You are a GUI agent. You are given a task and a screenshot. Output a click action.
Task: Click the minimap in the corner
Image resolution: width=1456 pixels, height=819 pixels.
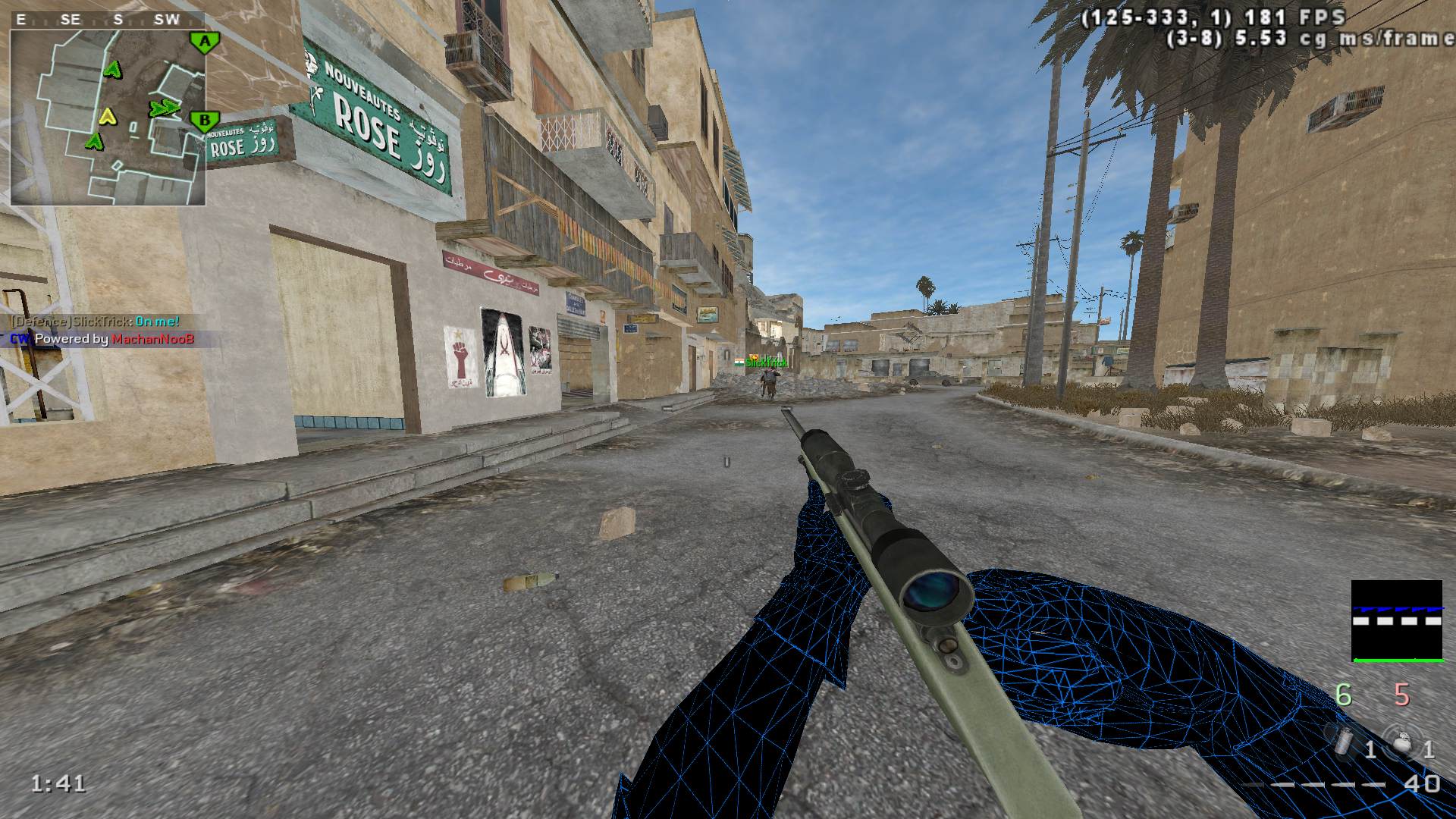pos(108,117)
